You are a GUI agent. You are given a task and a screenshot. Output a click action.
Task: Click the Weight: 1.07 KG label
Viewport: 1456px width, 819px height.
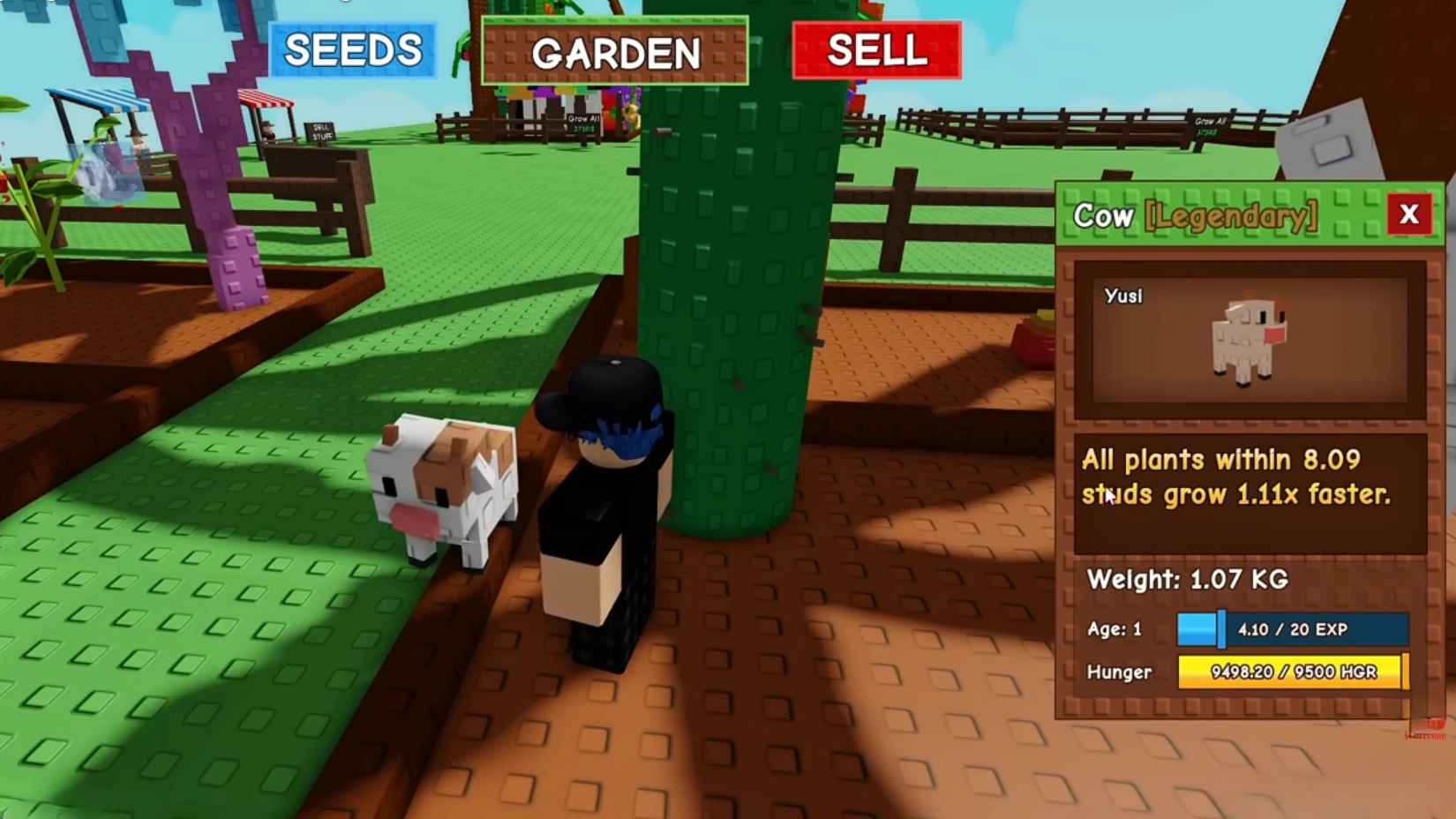(1189, 581)
